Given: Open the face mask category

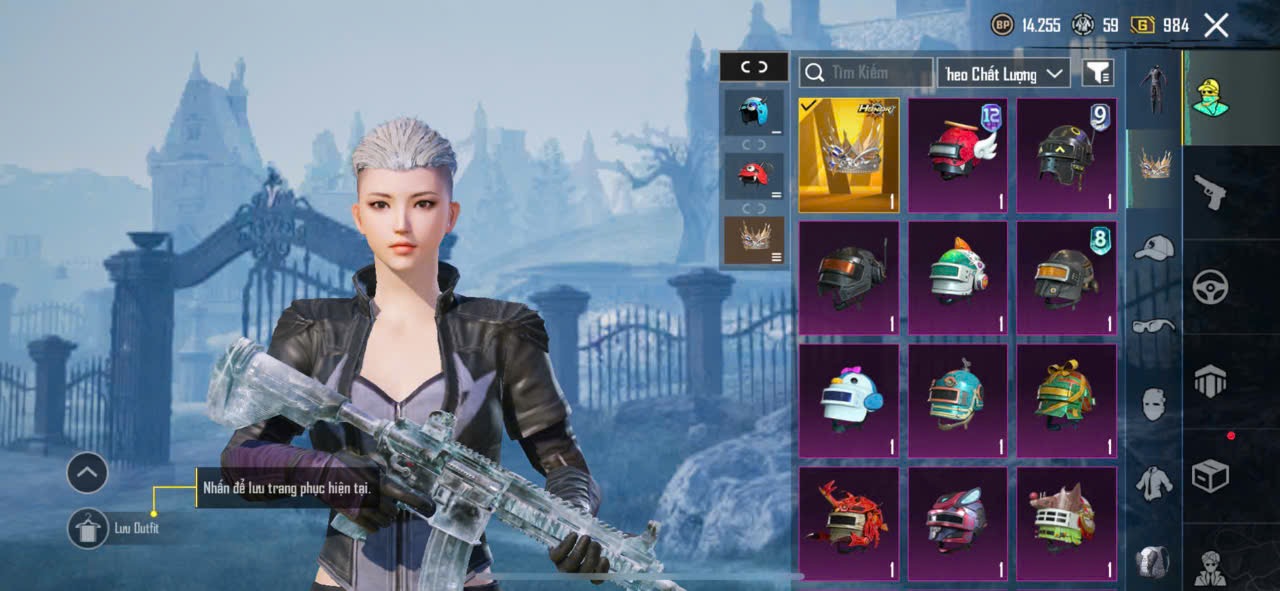Looking at the screenshot, I should pos(1154,403).
